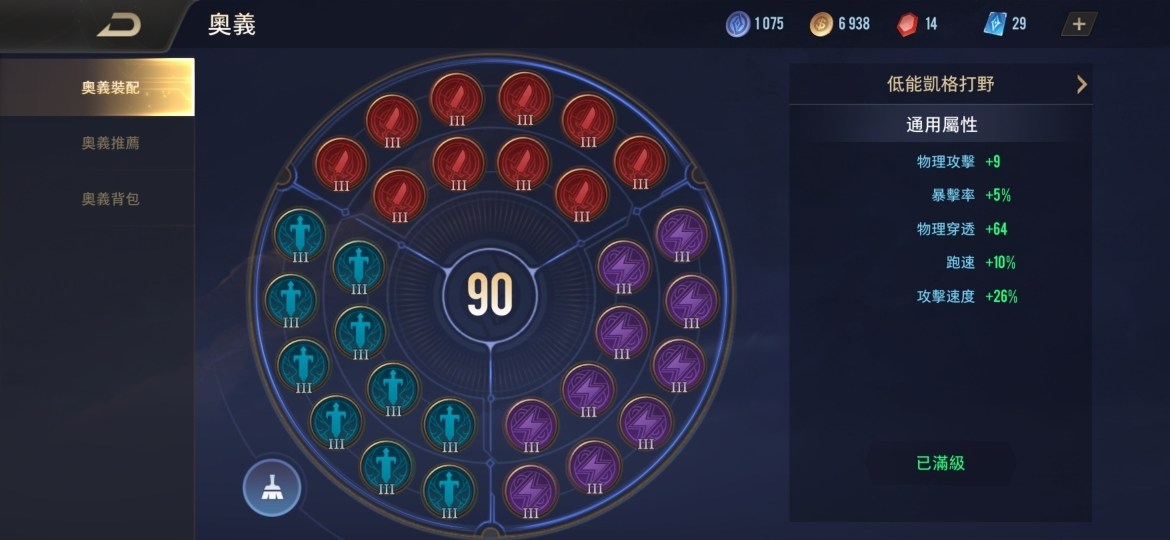Viewport: 1170px width, 540px height.
Task: Open the 奧義推薦 tab
Action: point(110,143)
